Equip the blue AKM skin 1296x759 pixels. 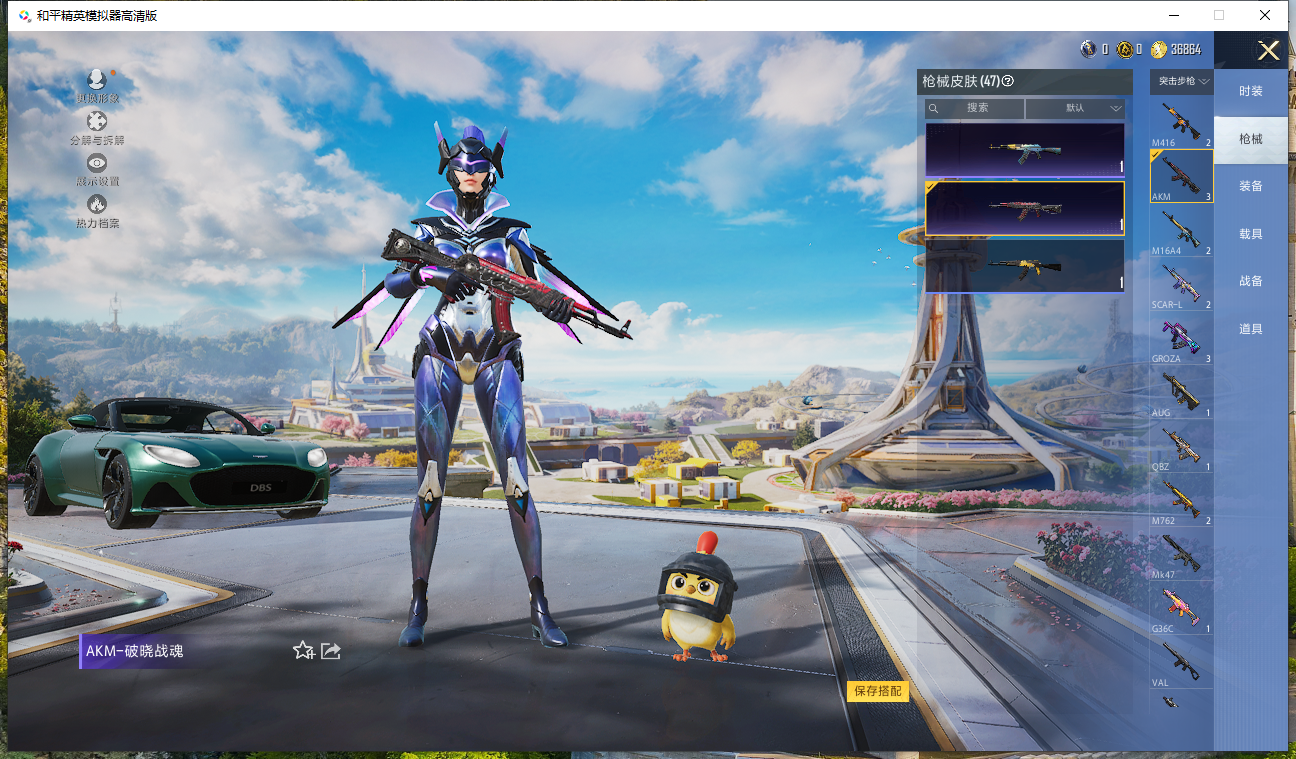(1024, 150)
